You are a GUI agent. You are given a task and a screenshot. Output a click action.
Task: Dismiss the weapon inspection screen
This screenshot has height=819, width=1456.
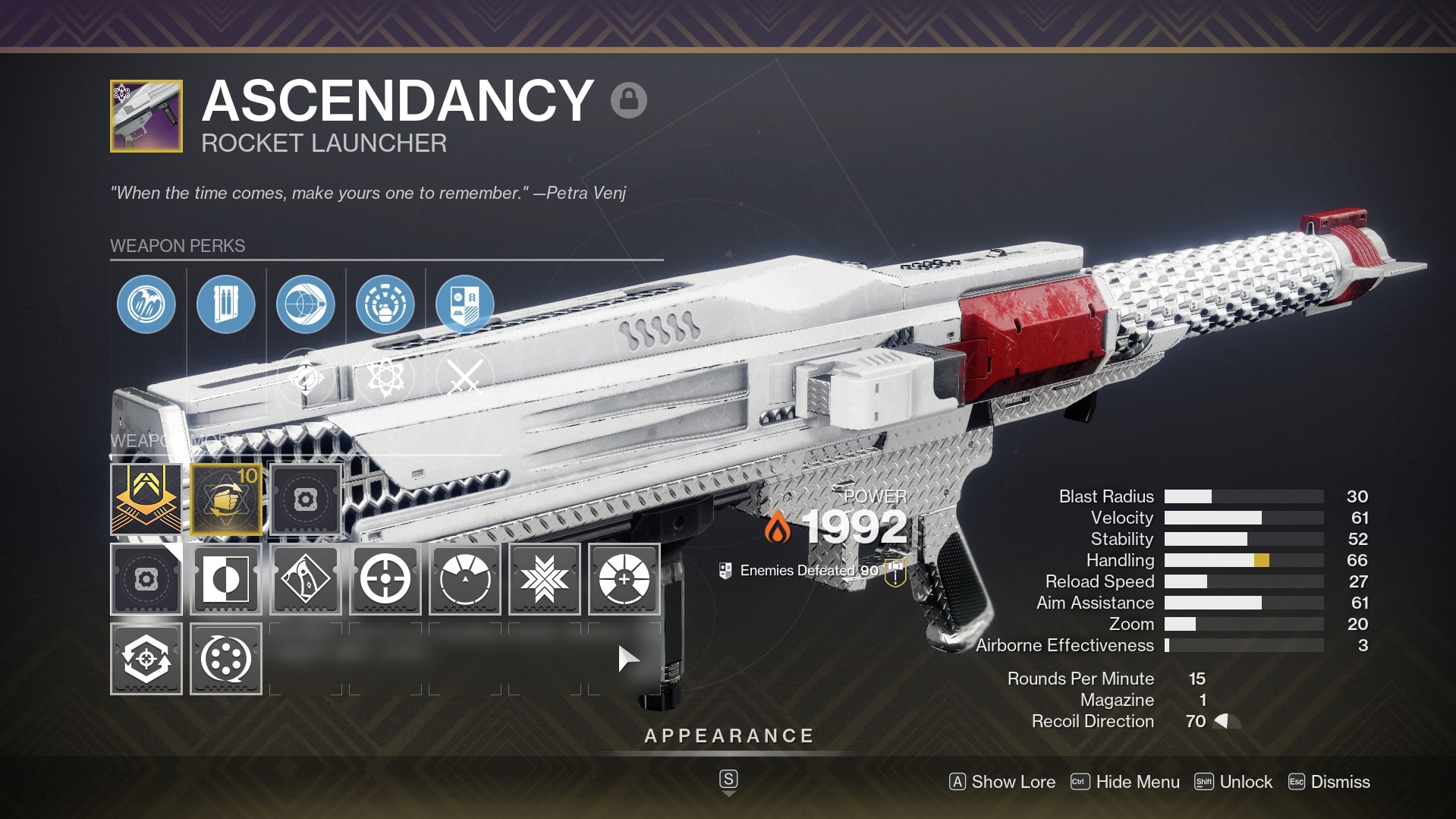[1330, 782]
